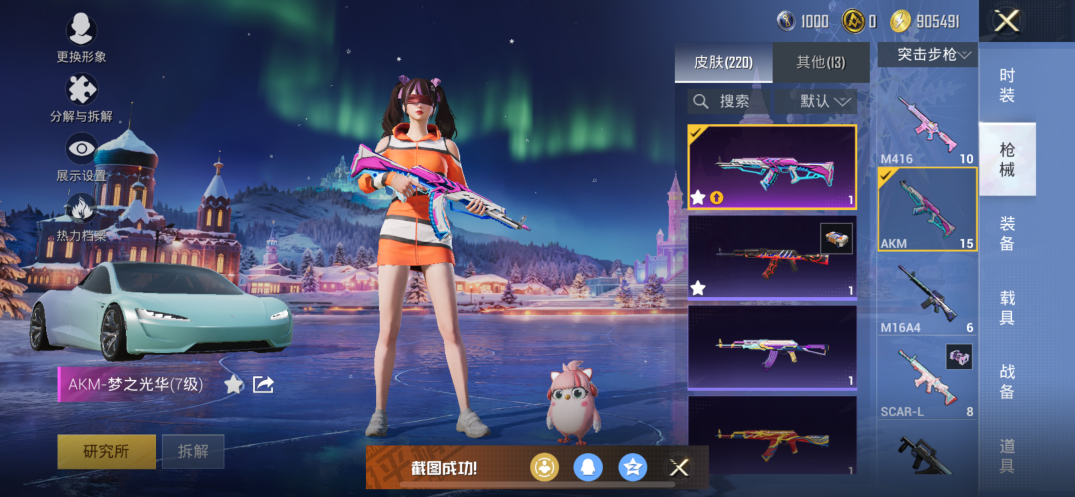Share the AKM-梦之光华 skin
The image size is (1075, 497).
click(x=263, y=384)
